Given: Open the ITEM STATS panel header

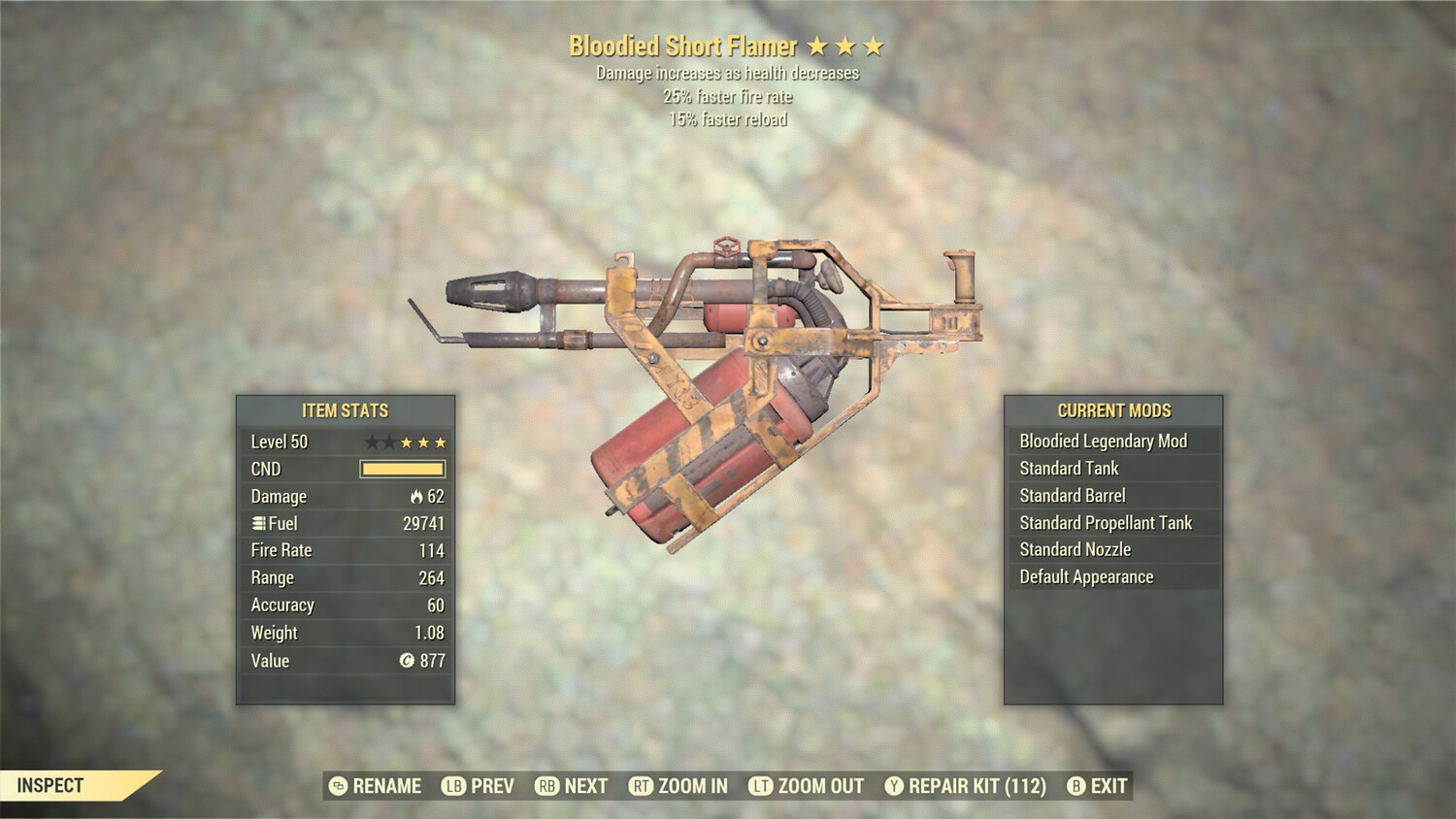Looking at the screenshot, I should pyautogui.click(x=346, y=410).
